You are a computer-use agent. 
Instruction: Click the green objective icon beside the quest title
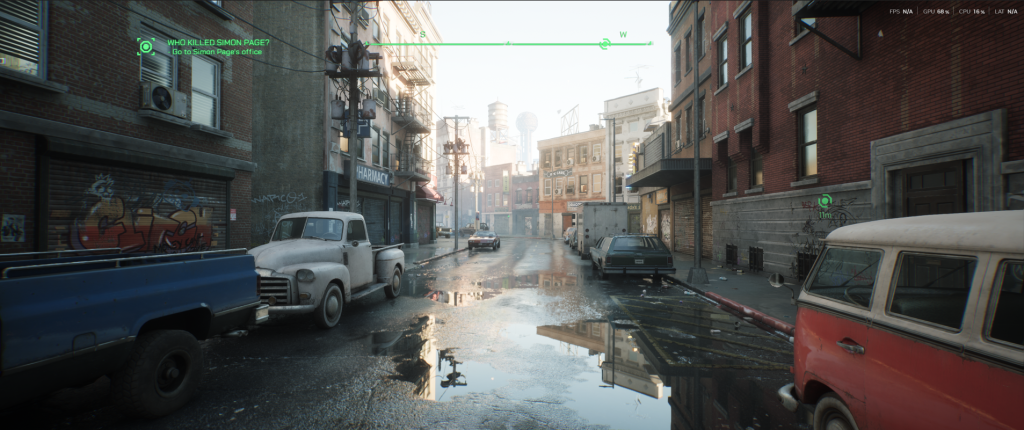pos(146,46)
